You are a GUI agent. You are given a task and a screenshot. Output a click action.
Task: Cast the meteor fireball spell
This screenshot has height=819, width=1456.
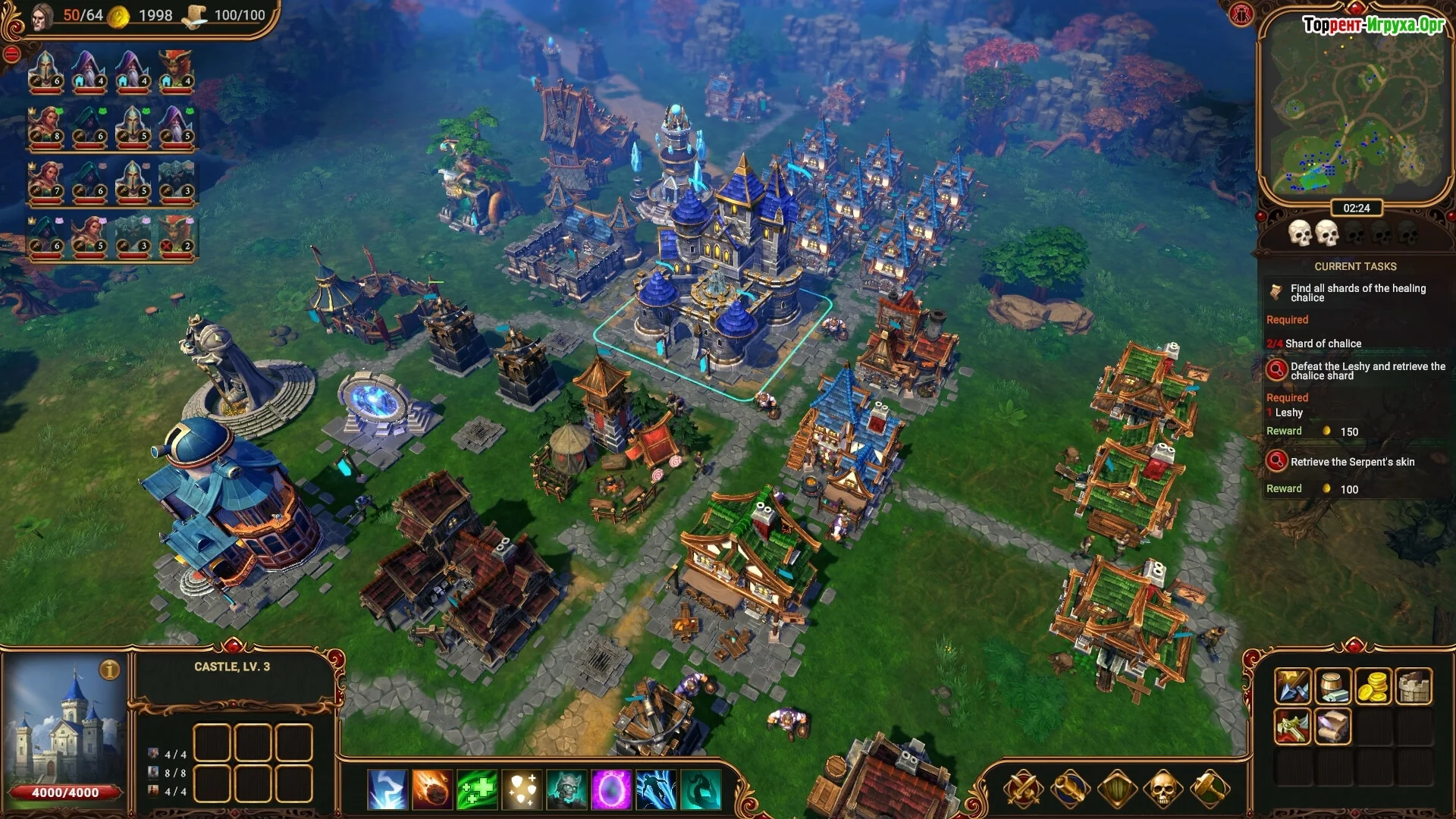[x=432, y=789]
